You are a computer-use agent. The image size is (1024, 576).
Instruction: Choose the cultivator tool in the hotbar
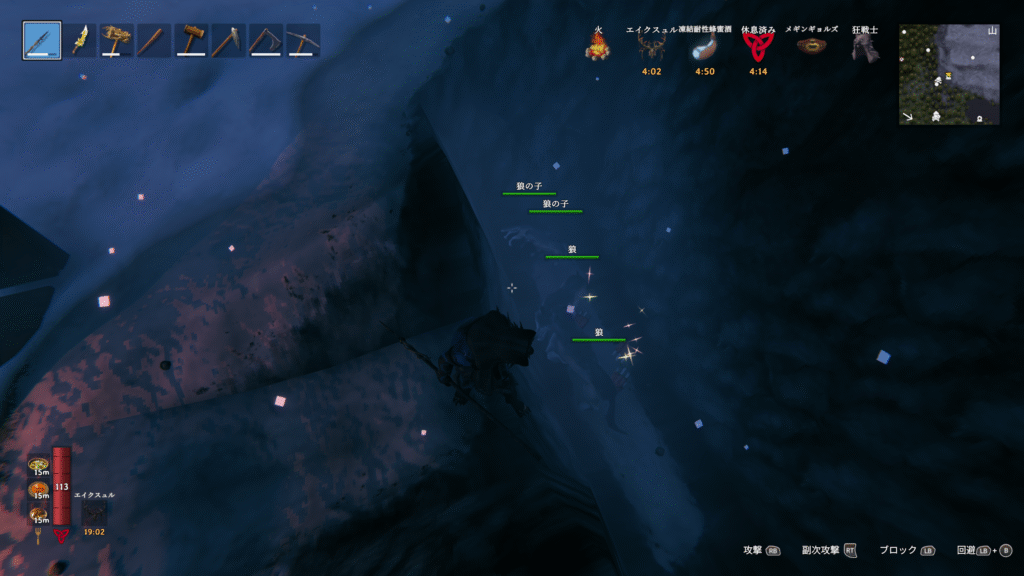(x=228, y=41)
